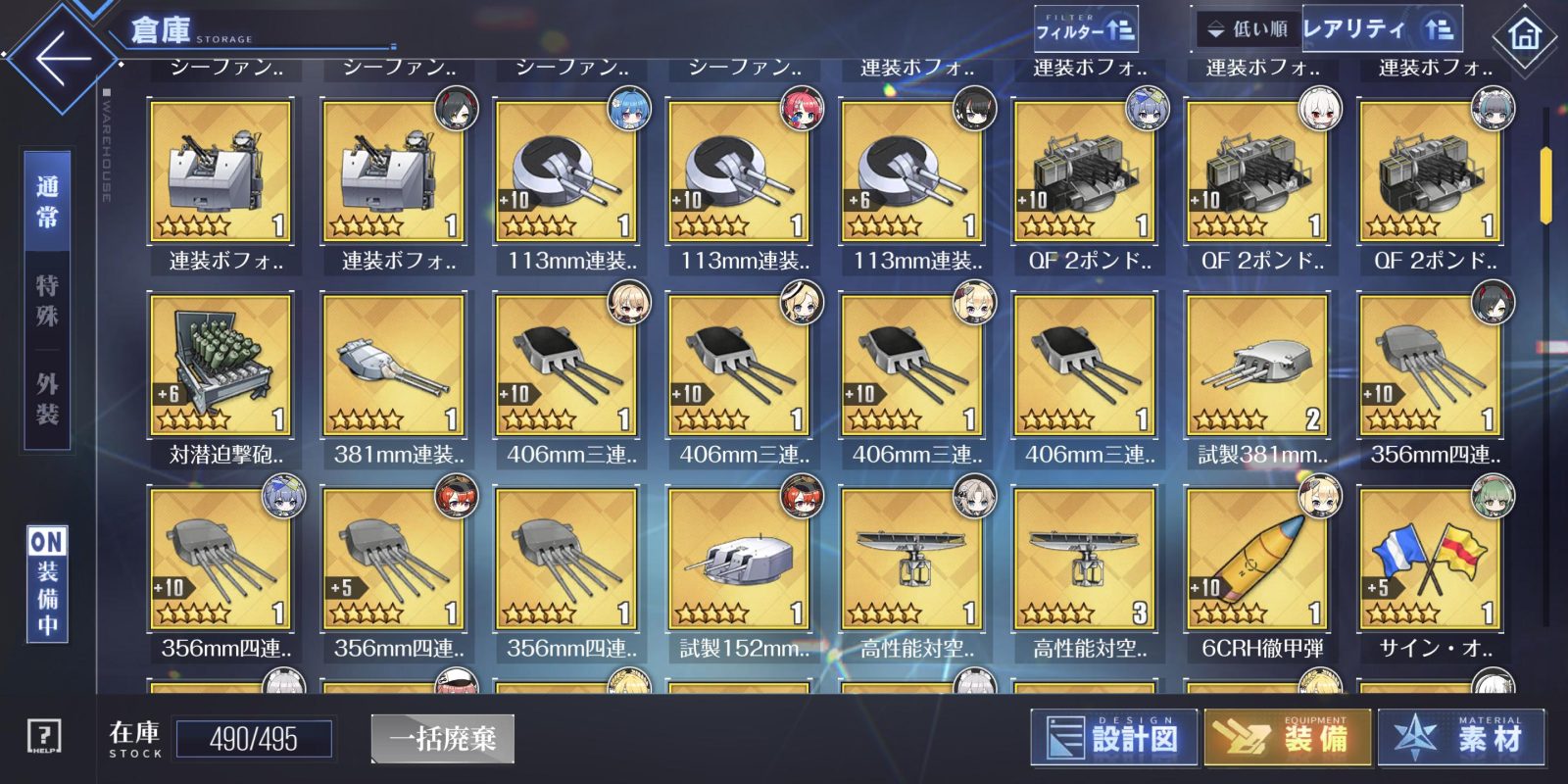View the 素材 material tab
The height and width of the screenshot is (784, 1568).
click(1460, 737)
